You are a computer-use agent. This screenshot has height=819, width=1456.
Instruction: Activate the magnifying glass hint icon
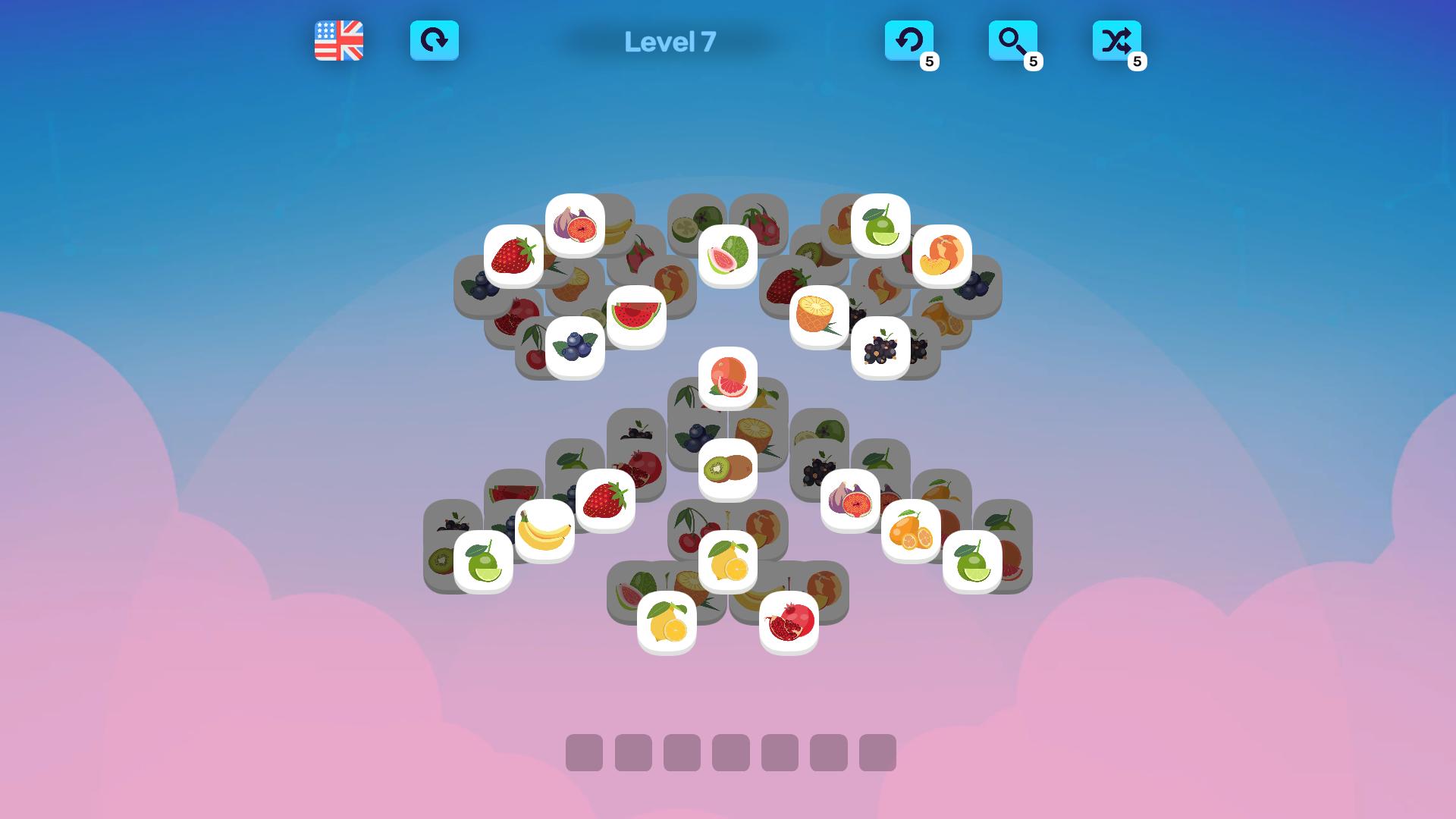pyautogui.click(x=1014, y=41)
